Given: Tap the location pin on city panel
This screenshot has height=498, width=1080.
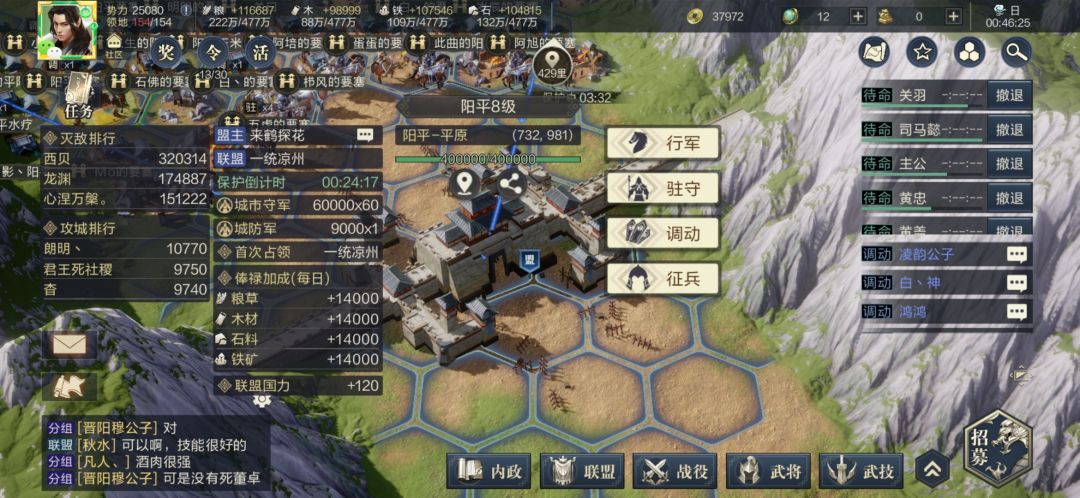Looking at the screenshot, I should click(462, 183).
